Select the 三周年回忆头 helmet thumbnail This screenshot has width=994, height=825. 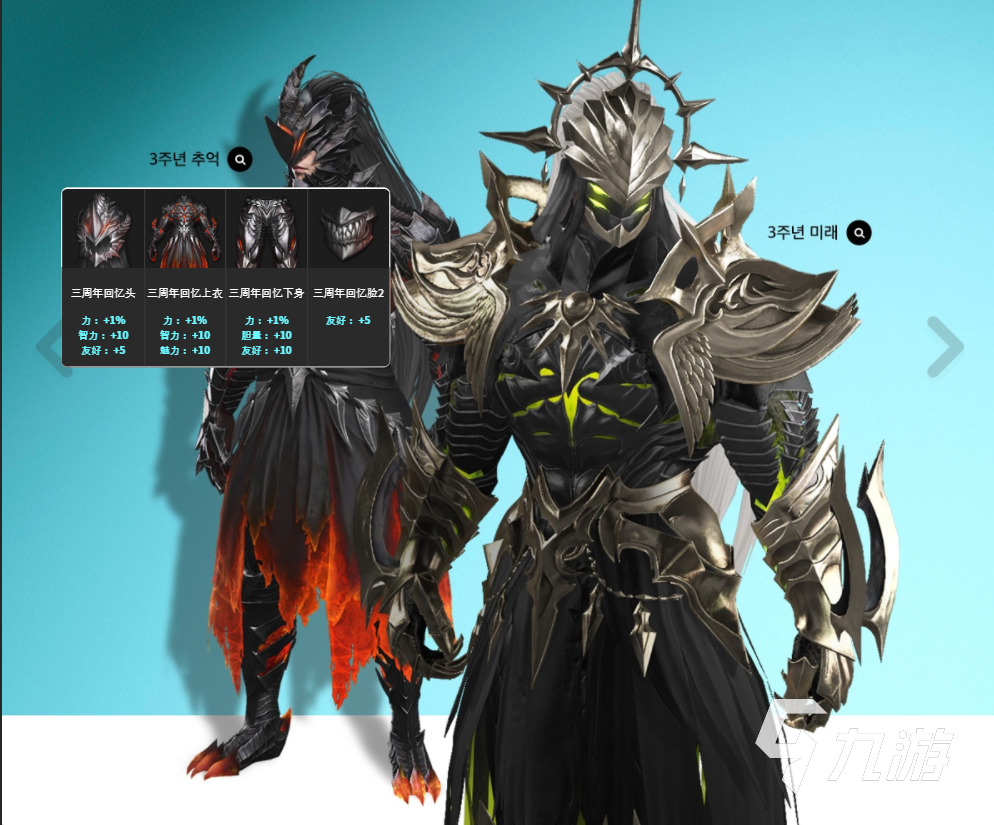[104, 230]
